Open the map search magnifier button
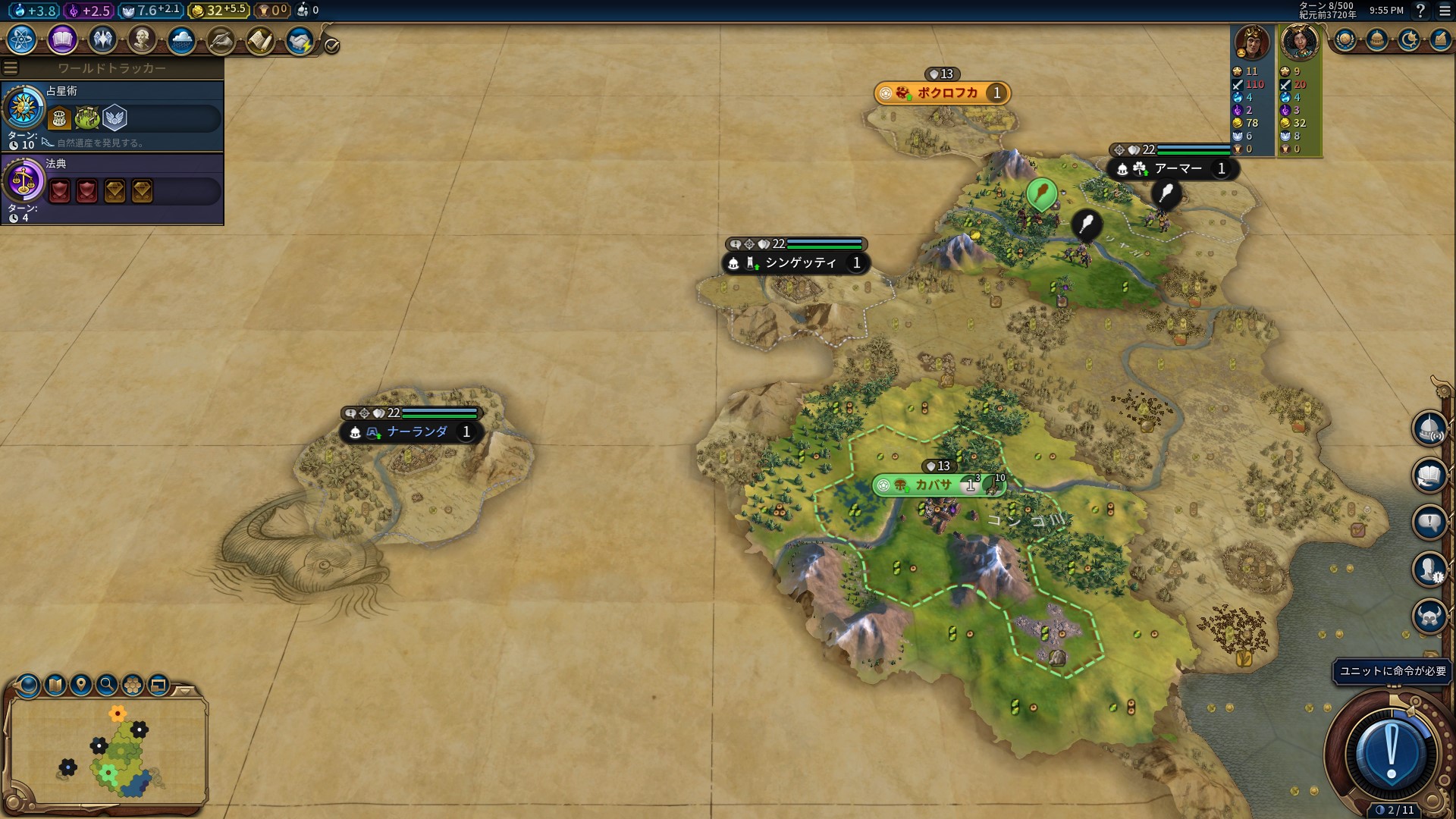 107,686
